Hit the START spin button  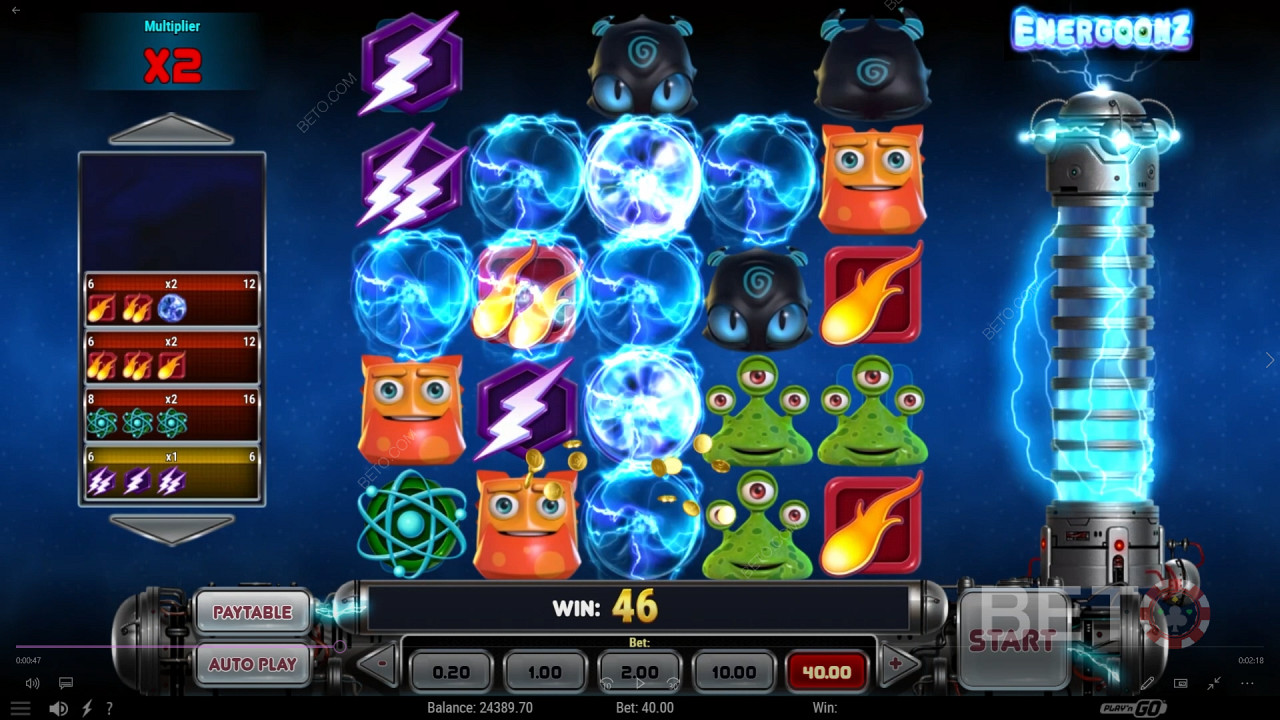[x=1012, y=640]
